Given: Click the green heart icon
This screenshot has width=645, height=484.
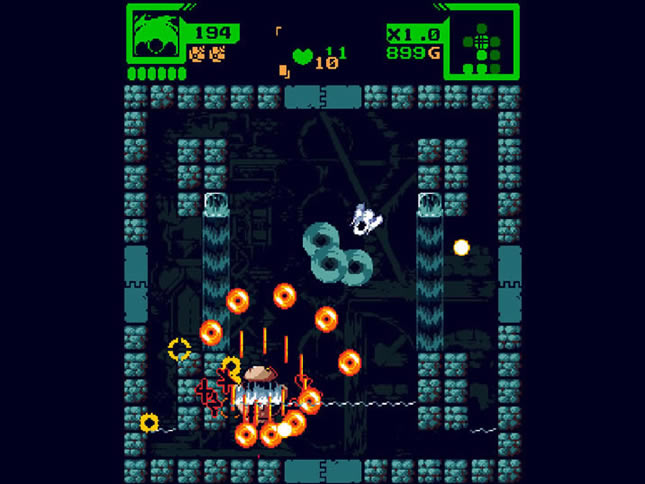Looking at the screenshot, I should click(x=302, y=56).
